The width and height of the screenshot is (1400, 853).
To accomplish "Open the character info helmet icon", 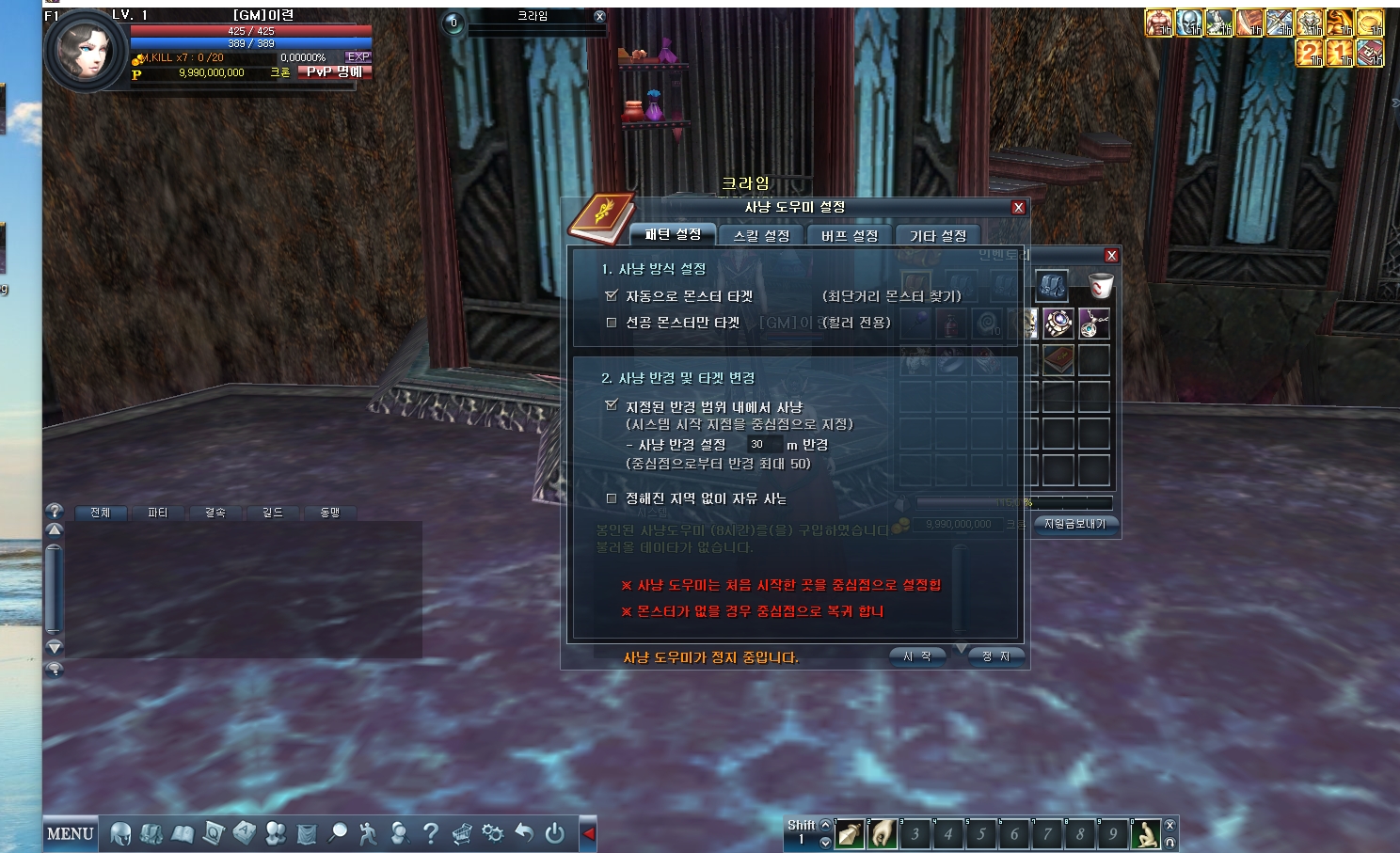I will tap(120, 832).
